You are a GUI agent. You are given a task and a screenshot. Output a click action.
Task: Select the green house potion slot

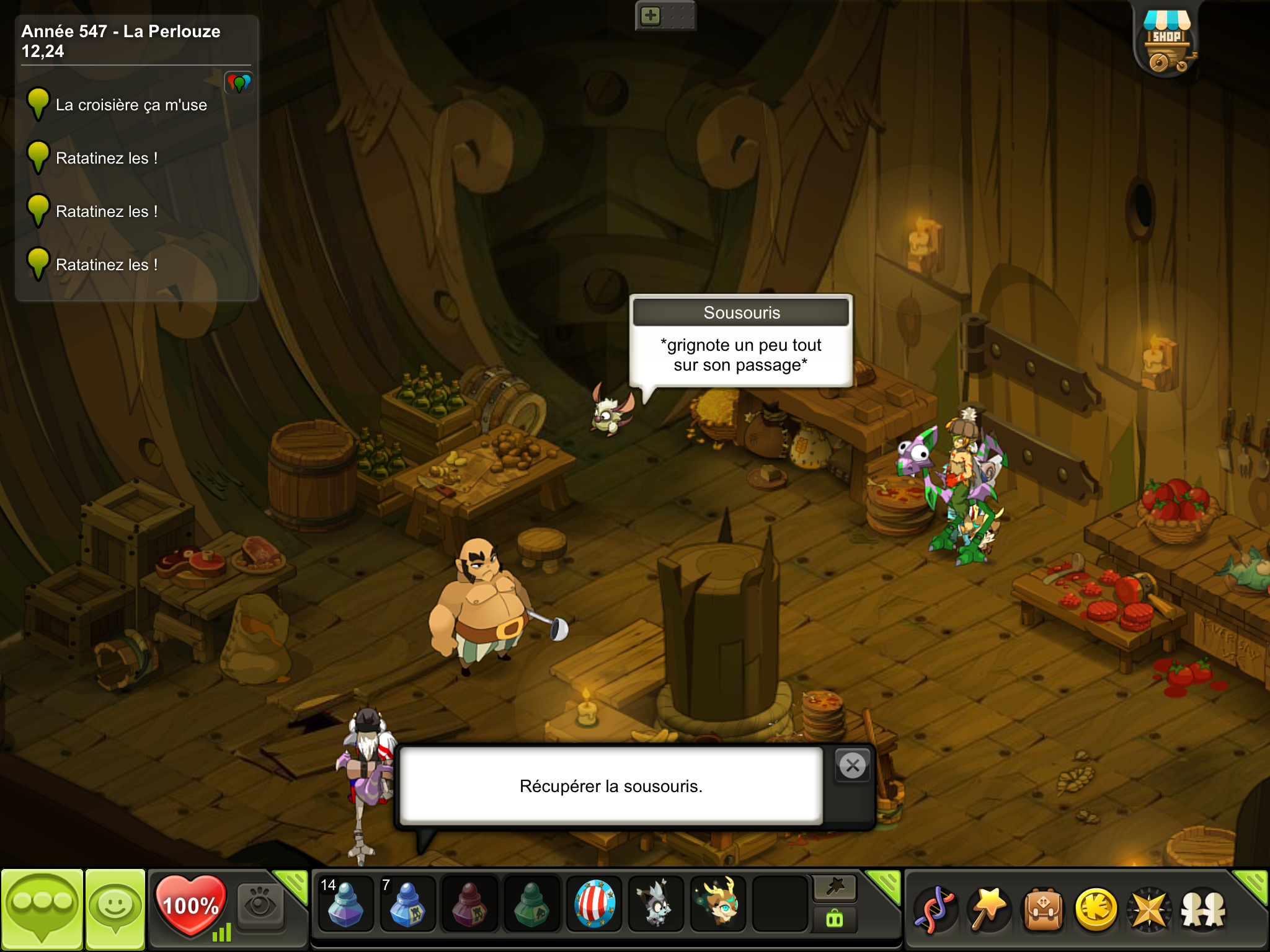pos(531,904)
